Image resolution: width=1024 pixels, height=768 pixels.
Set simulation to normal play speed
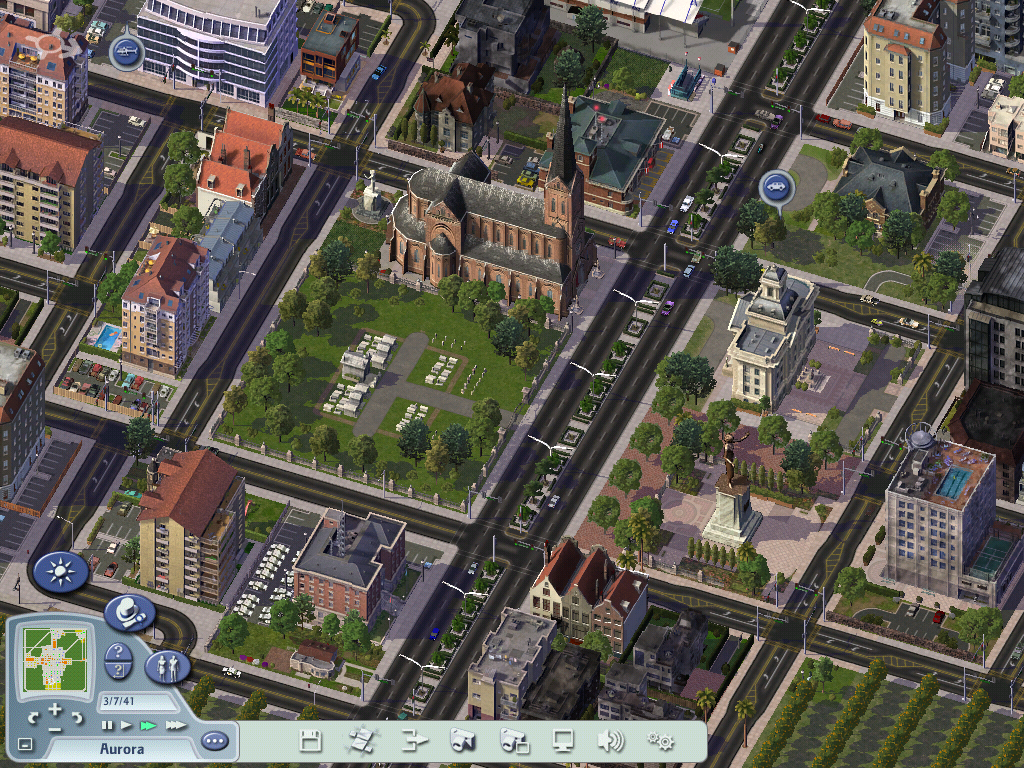click(x=126, y=725)
